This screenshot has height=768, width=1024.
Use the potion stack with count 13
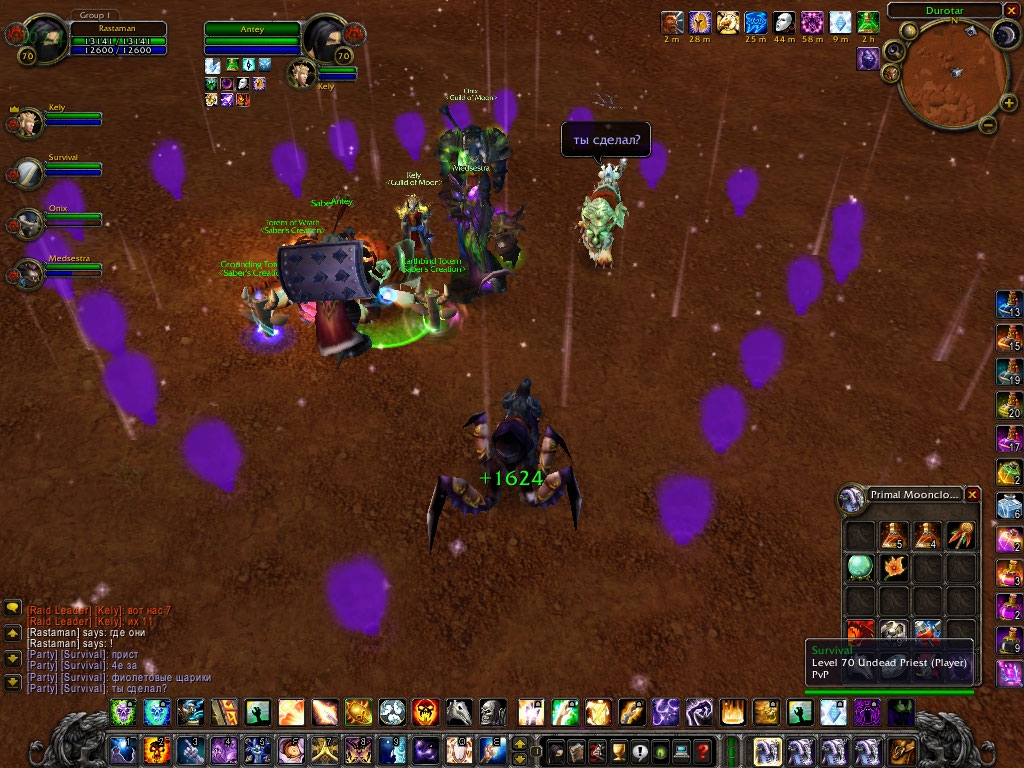coord(1008,304)
